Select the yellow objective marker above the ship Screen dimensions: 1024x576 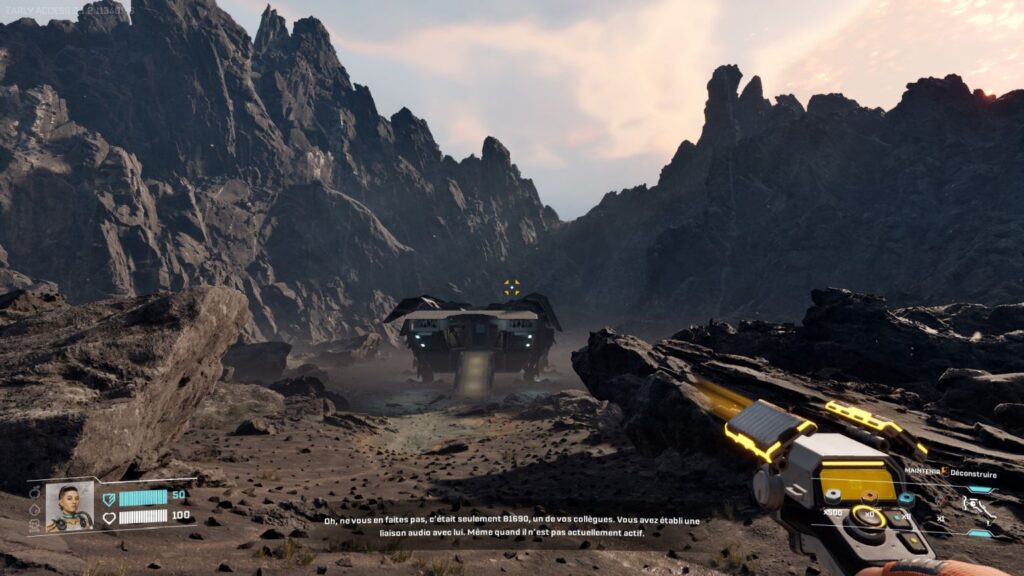pos(512,287)
